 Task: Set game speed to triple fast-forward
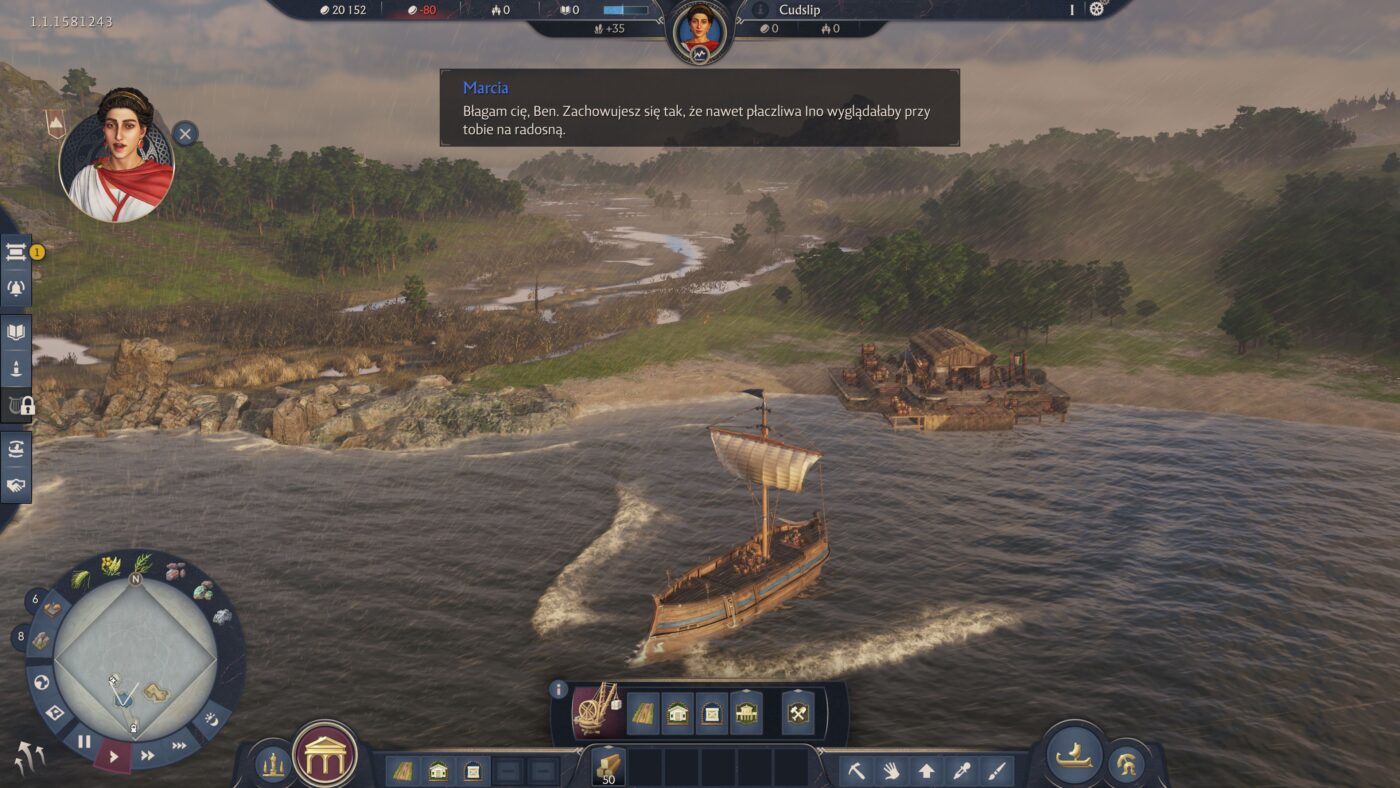(179, 745)
